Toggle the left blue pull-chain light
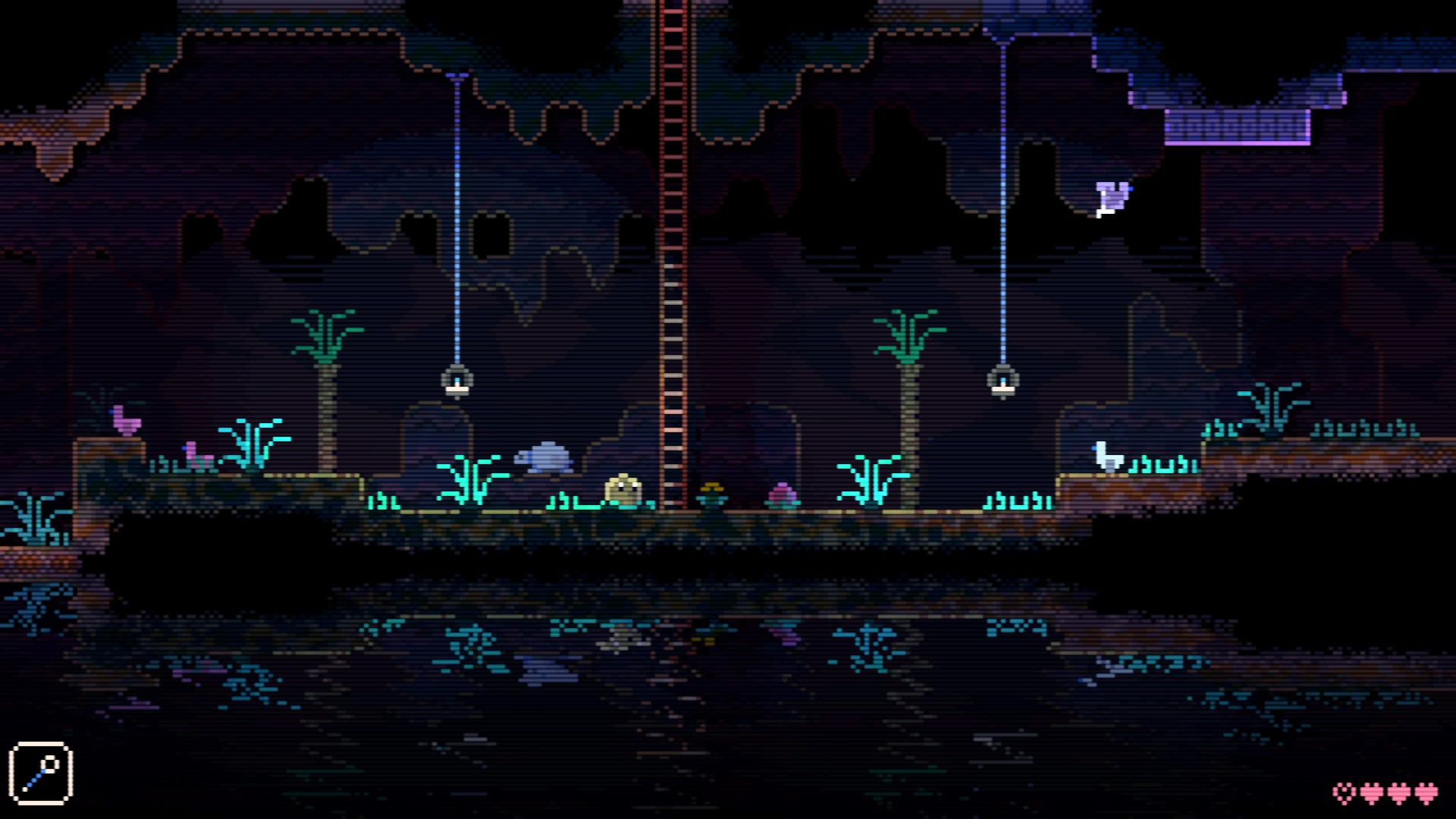The image size is (1456, 819). tap(458, 227)
